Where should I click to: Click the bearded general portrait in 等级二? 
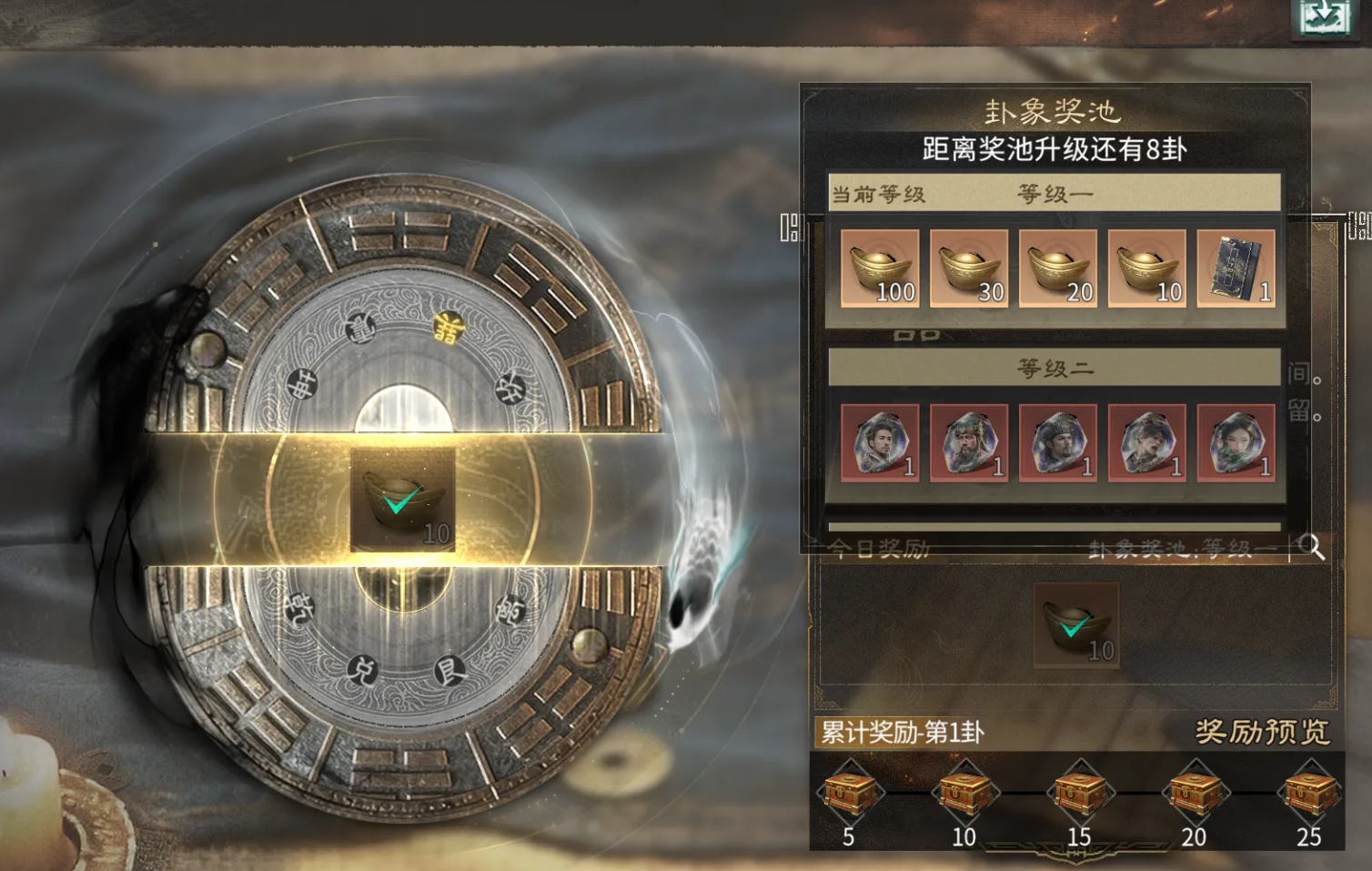pos(968,443)
